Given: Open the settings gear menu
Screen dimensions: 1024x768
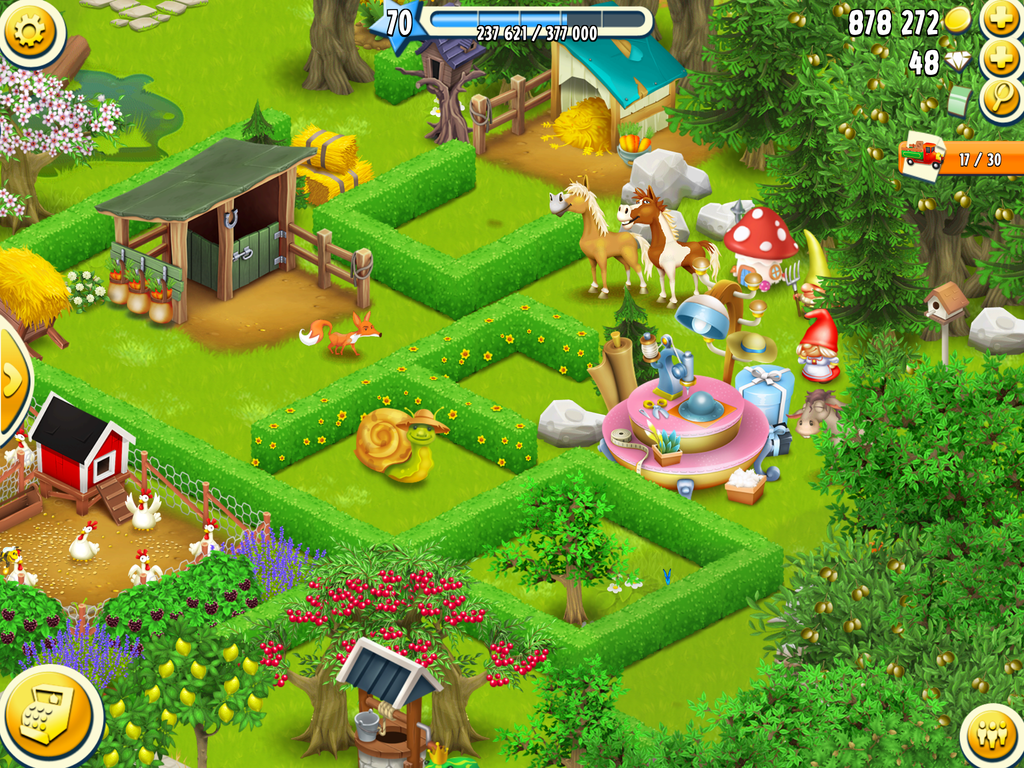Looking at the screenshot, I should (29, 31).
